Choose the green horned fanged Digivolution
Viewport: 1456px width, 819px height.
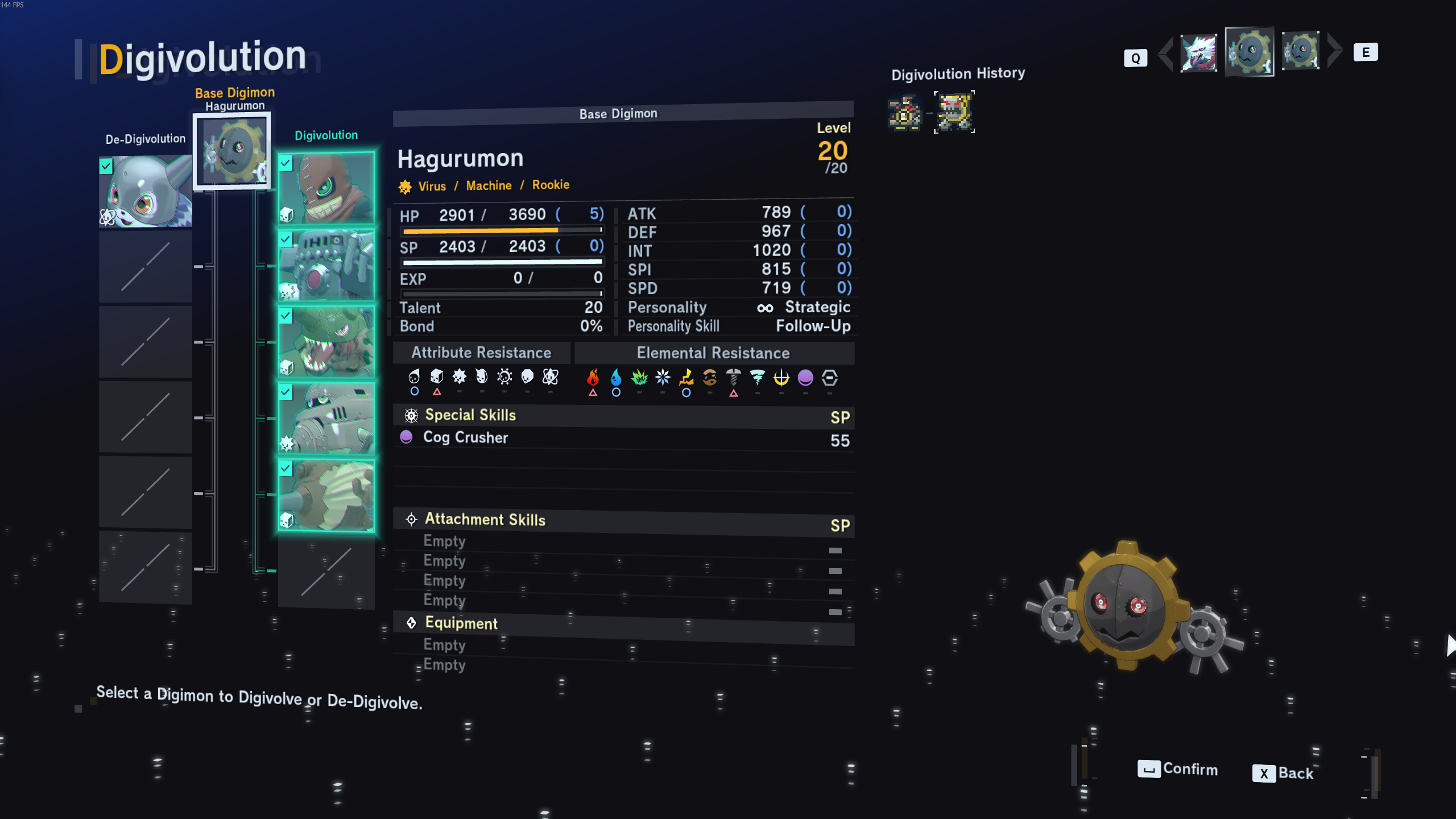326,342
